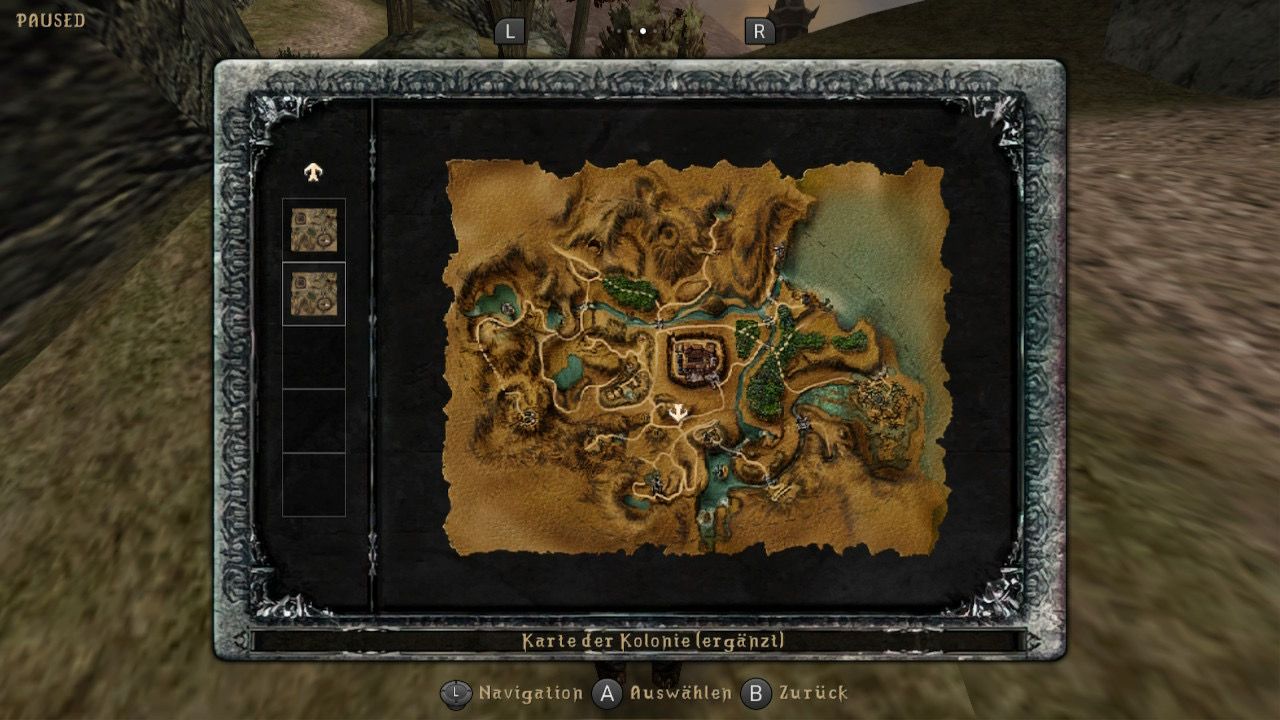Select the walled camp on the colony map

(699, 357)
